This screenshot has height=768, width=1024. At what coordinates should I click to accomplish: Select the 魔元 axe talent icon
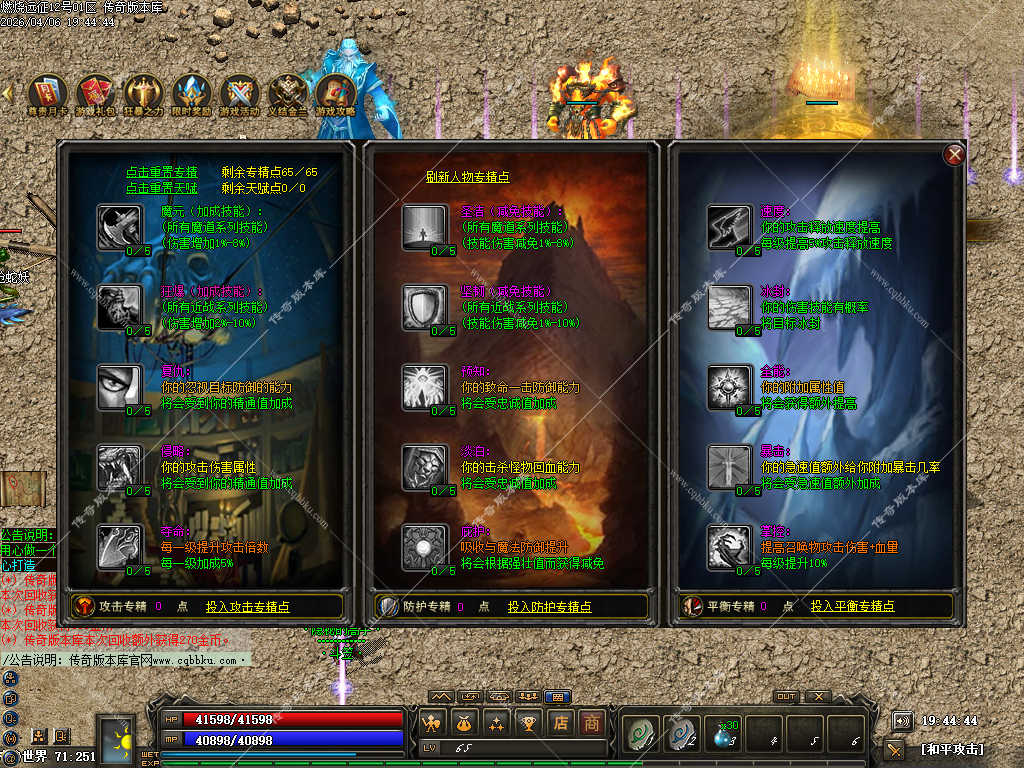[120, 225]
